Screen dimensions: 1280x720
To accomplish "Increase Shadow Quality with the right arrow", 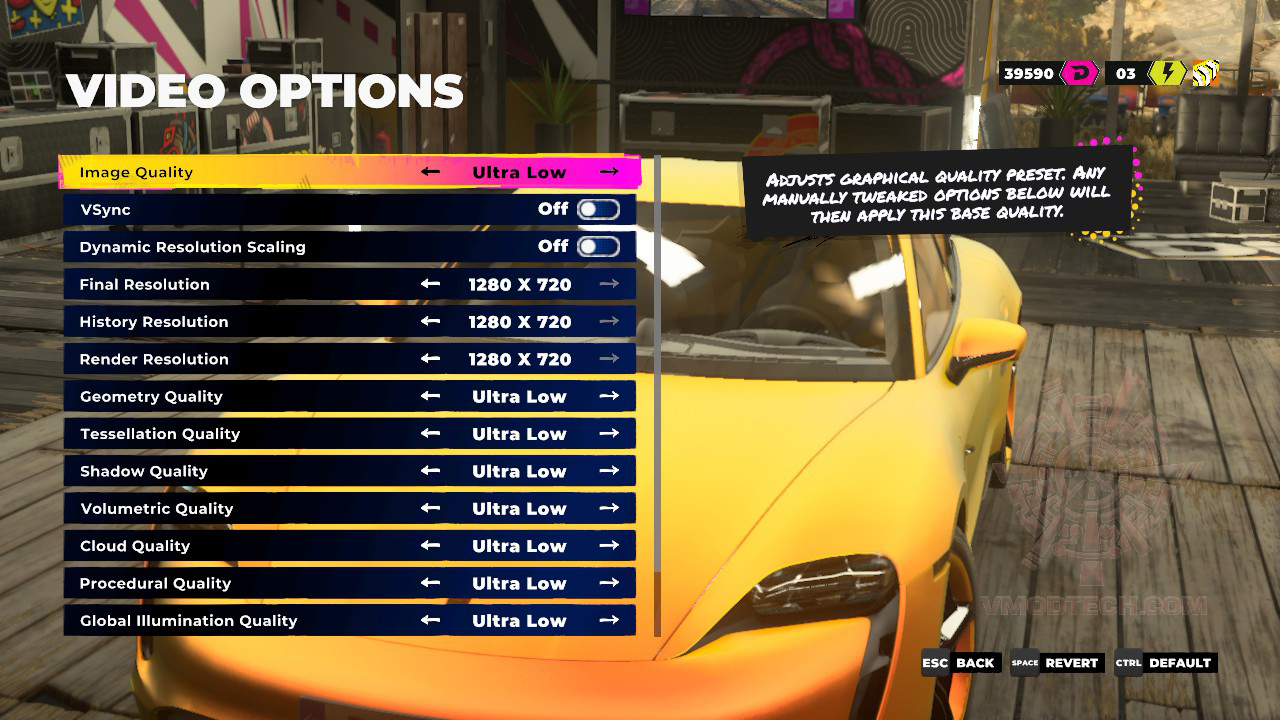I will click(x=609, y=471).
